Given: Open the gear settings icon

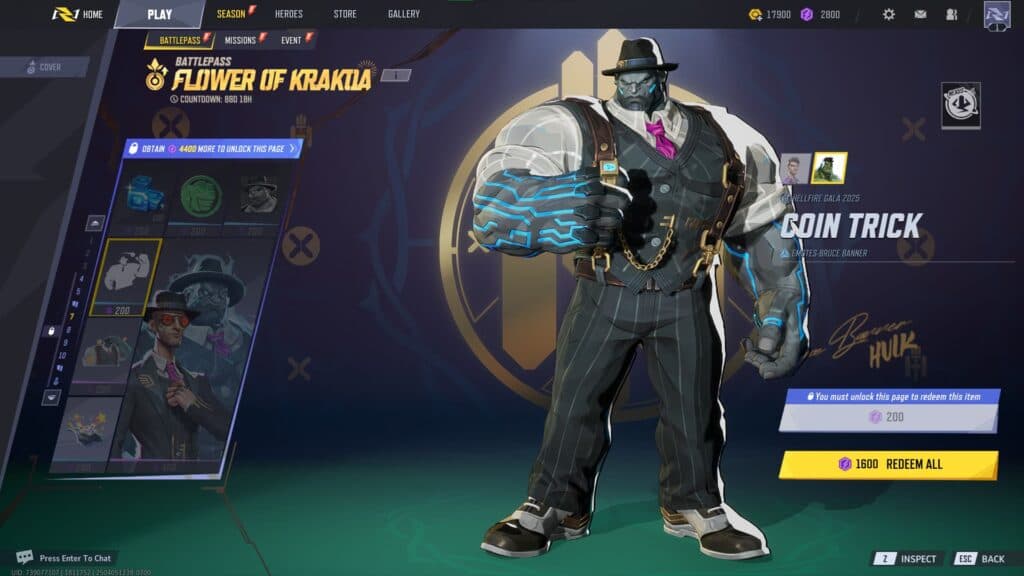Looking at the screenshot, I should 889,14.
